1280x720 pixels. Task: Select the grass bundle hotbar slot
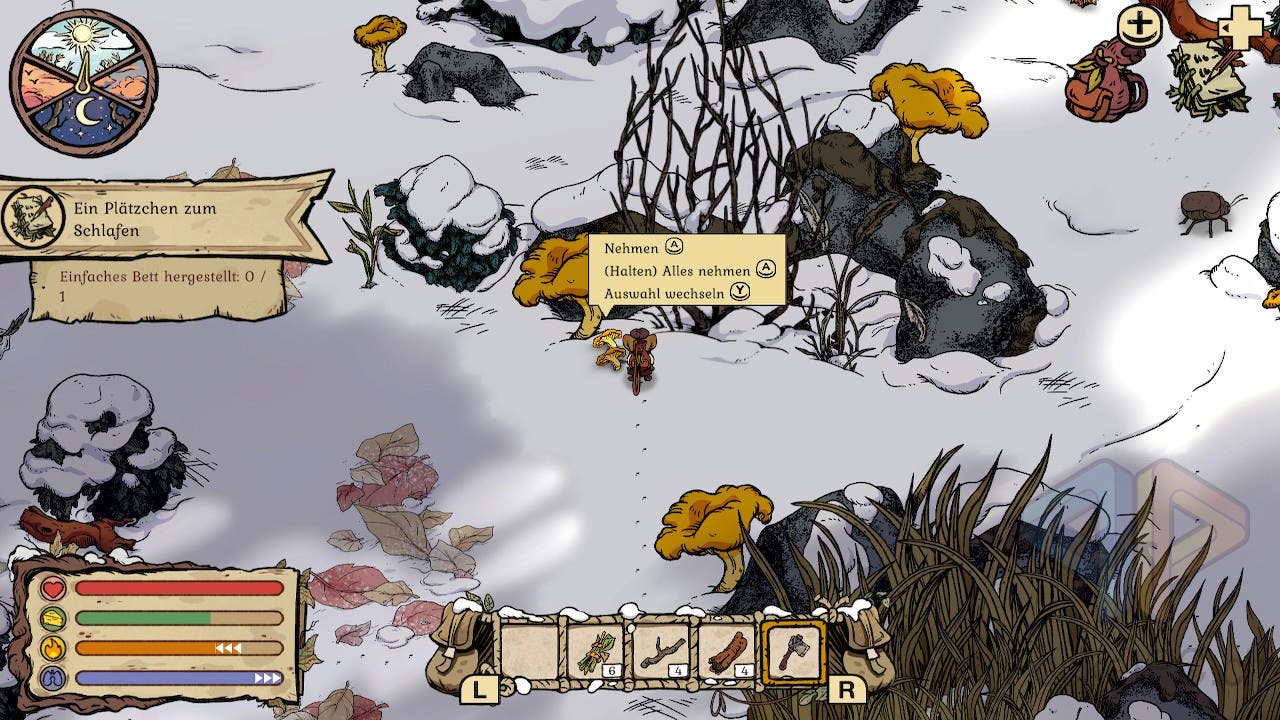595,652
